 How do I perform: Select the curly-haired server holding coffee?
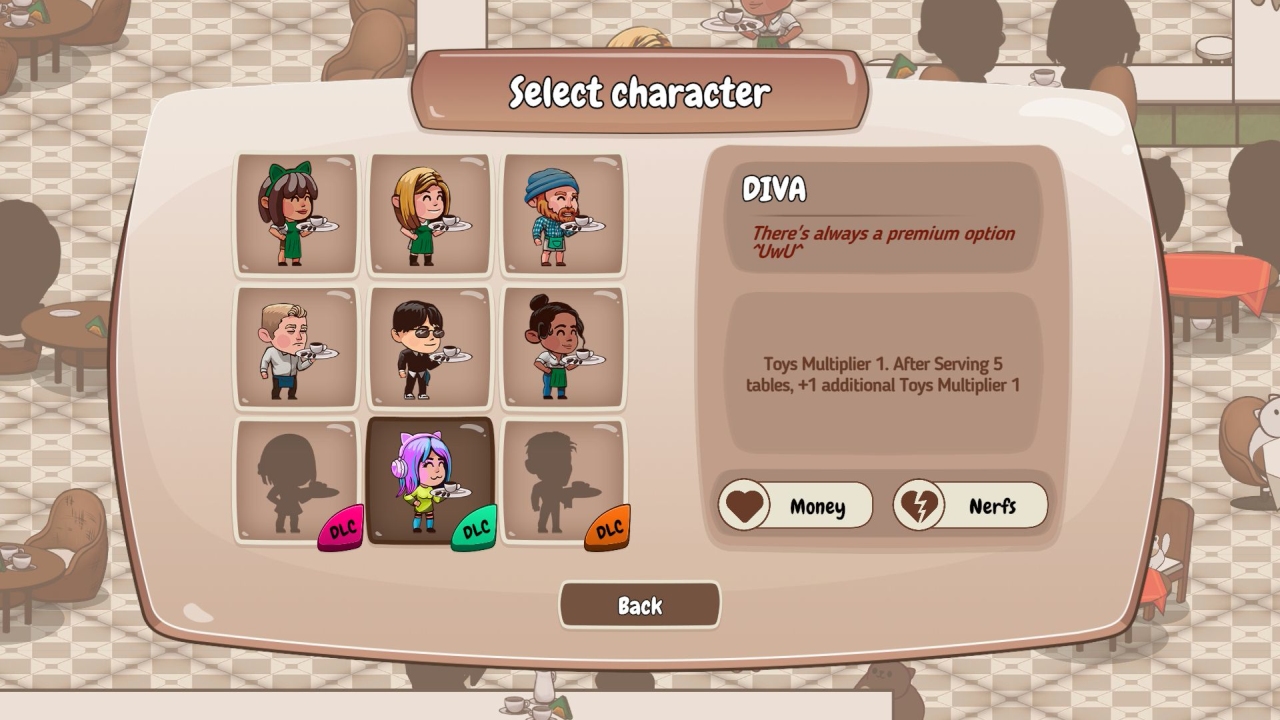coord(563,347)
